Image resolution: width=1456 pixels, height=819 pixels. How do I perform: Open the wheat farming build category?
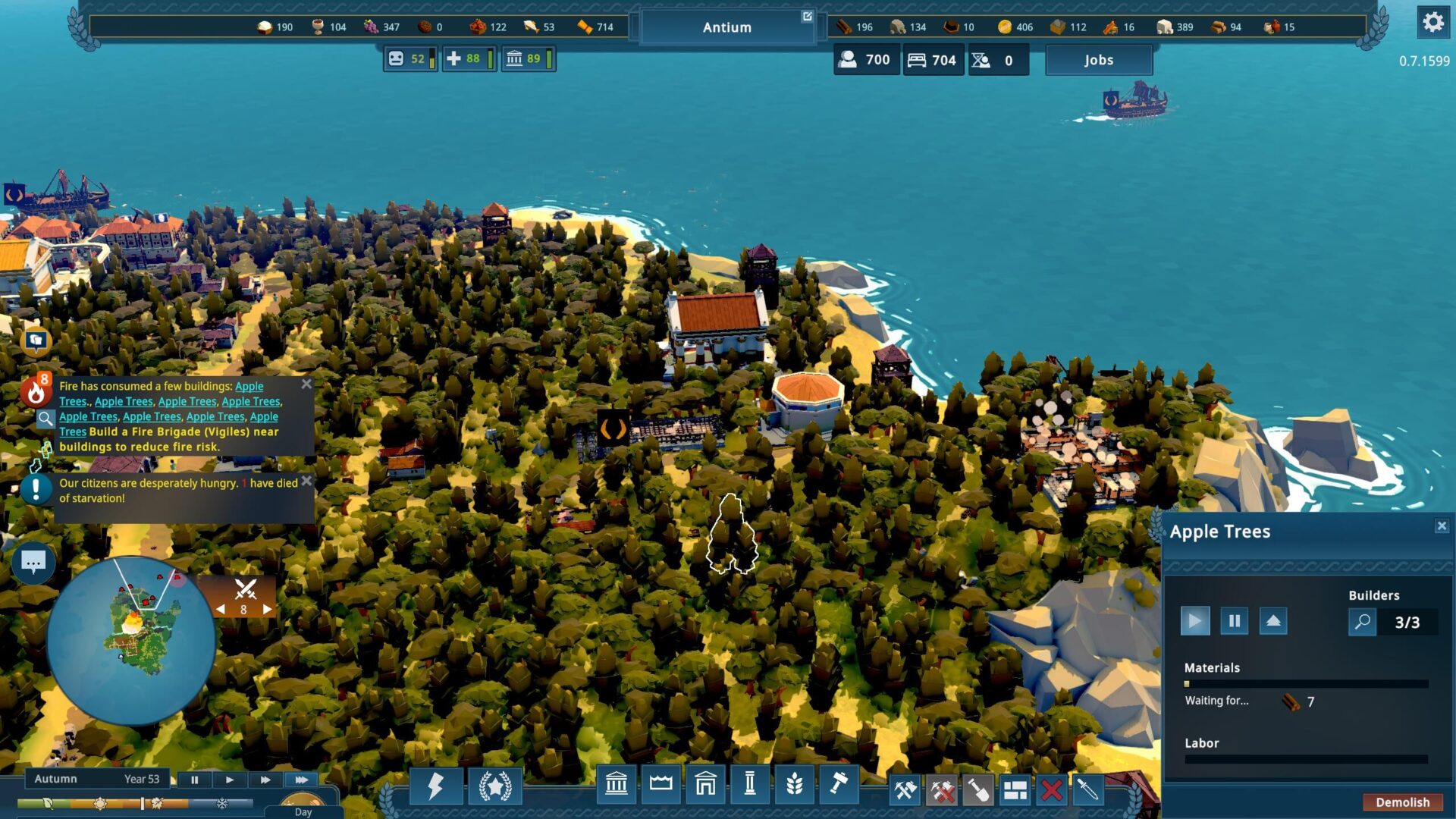click(x=794, y=784)
